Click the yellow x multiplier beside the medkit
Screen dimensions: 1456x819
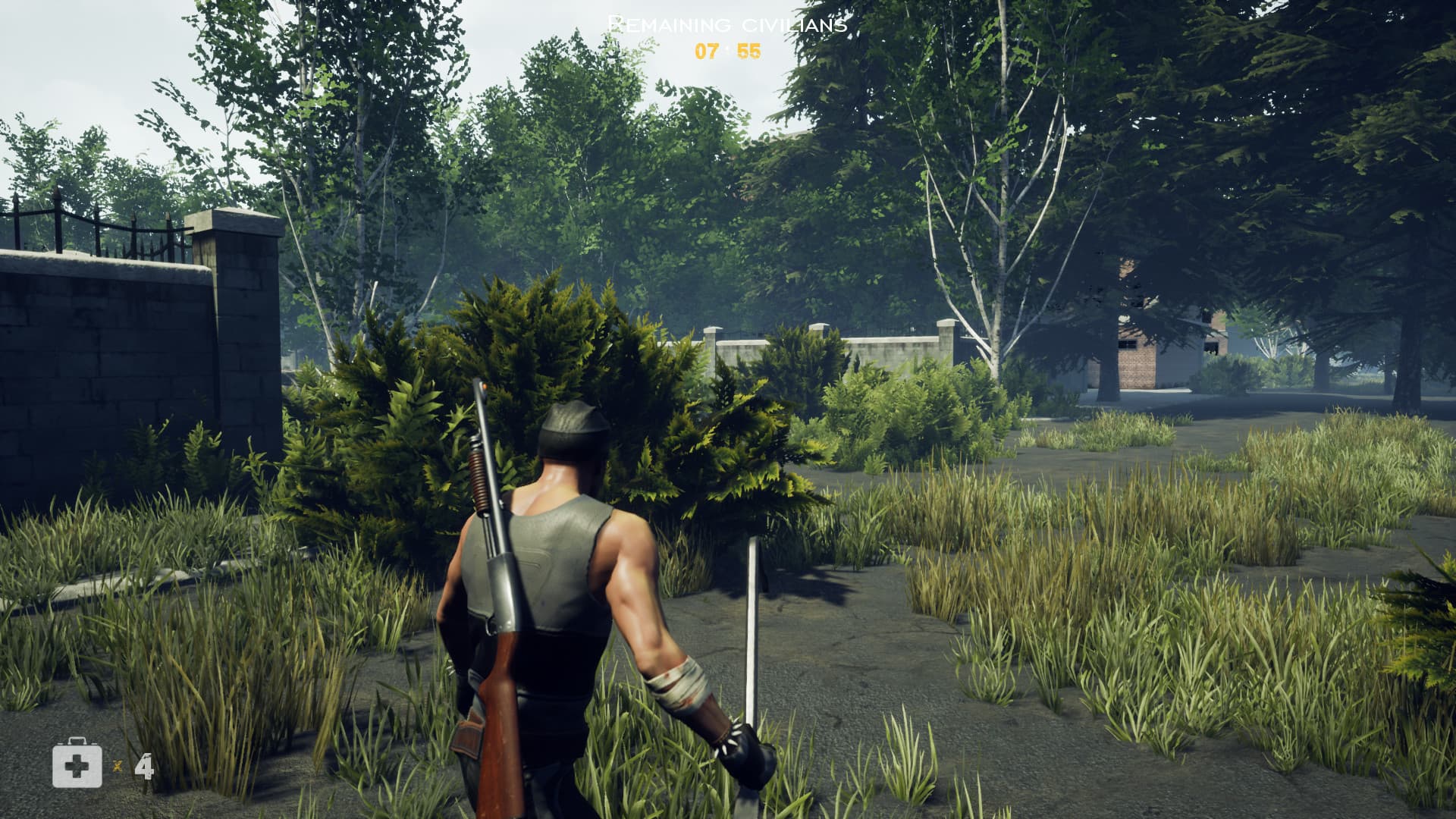[x=119, y=768]
